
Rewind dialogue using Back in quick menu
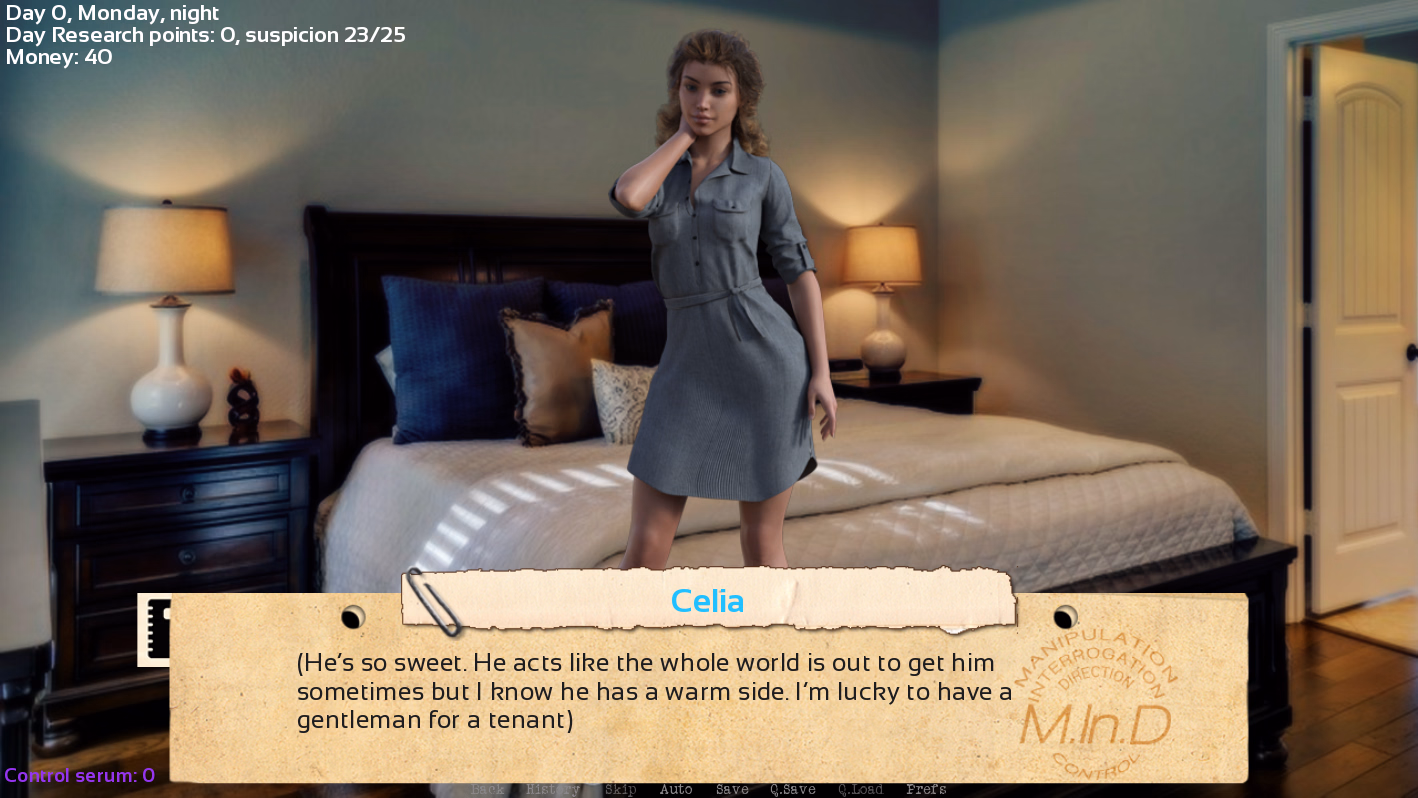[x=487, y=789]
